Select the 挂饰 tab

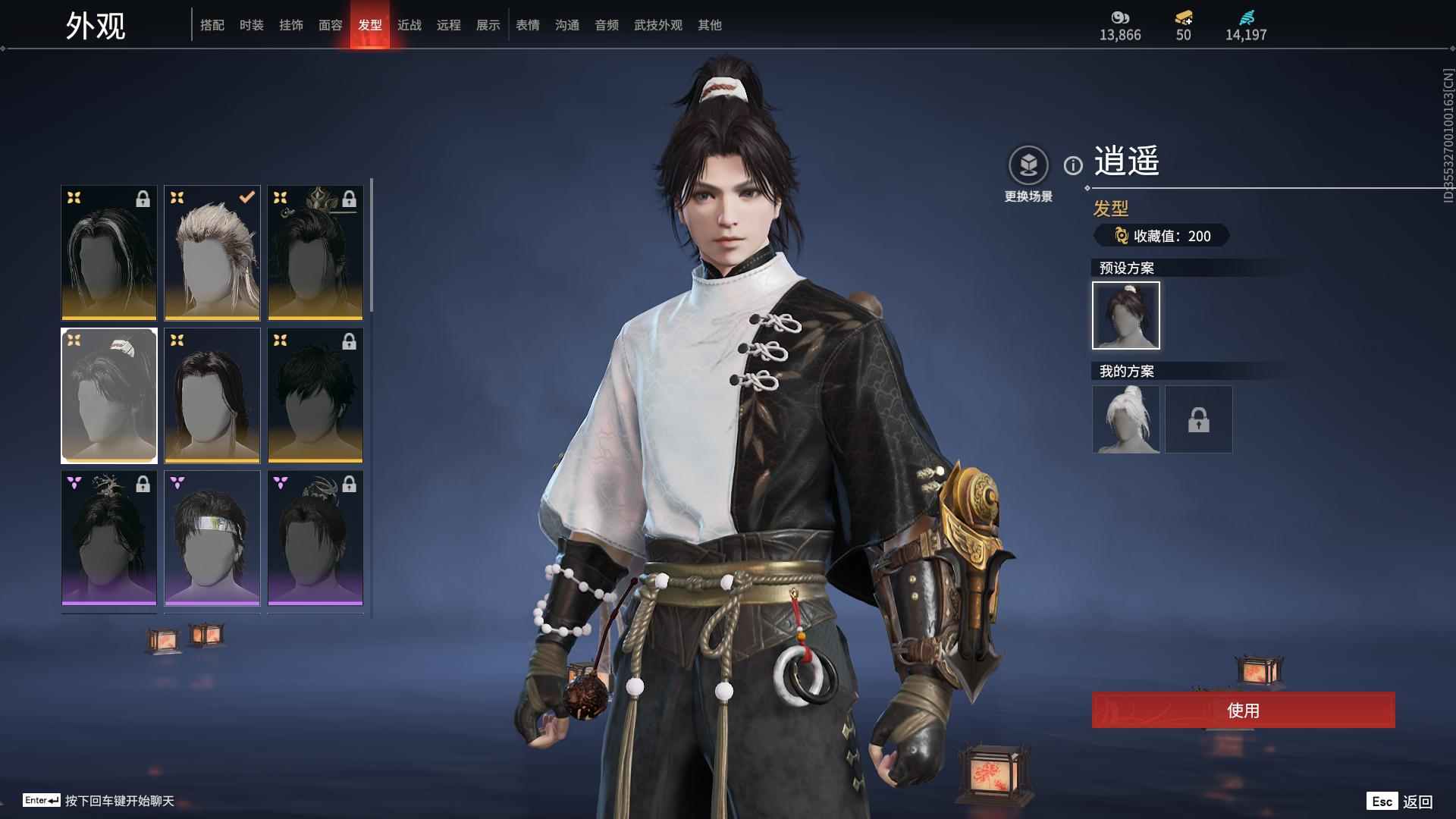(x=291, y=25)
